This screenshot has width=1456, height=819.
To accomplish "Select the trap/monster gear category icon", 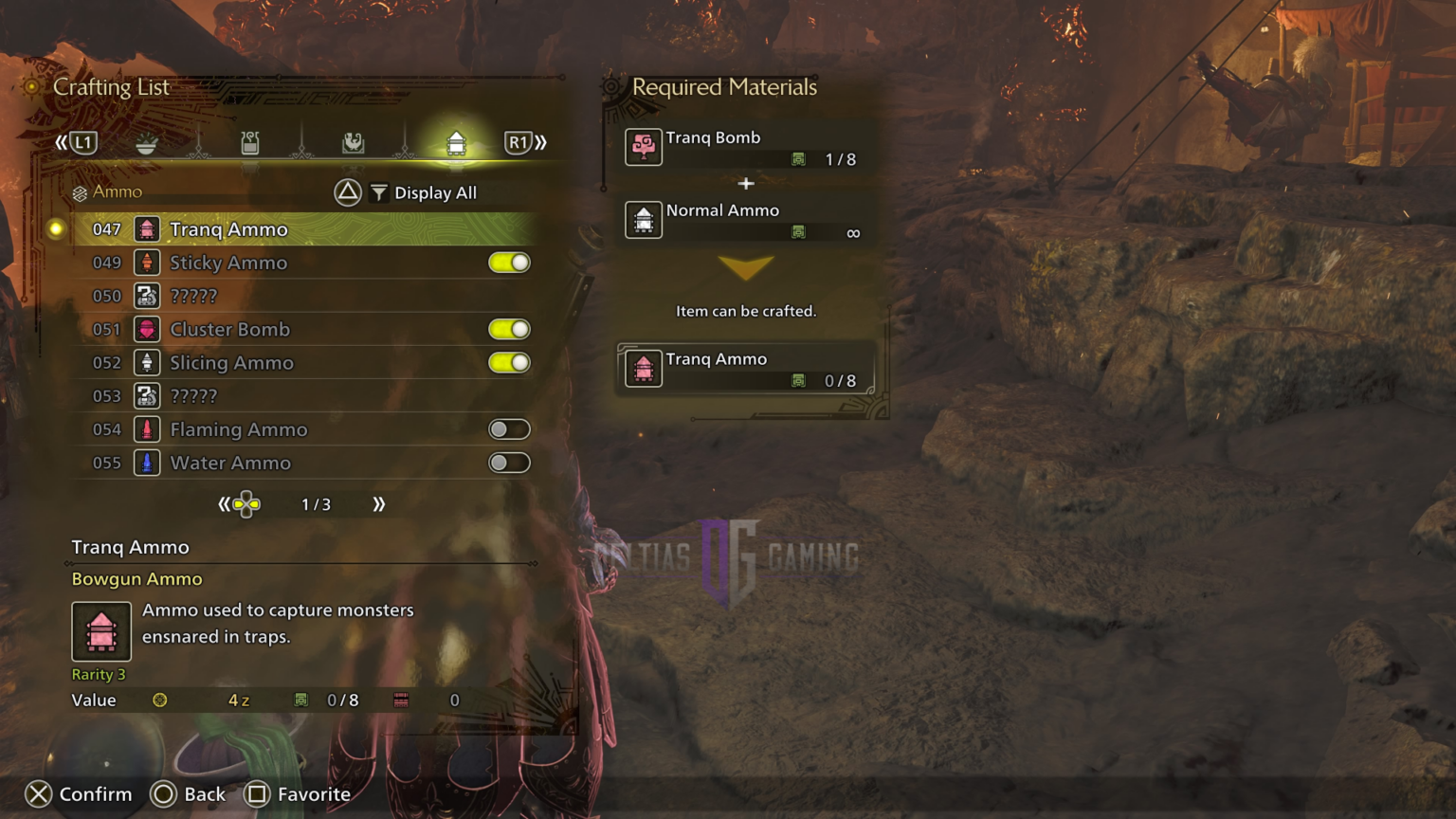I will pos(354,141).
